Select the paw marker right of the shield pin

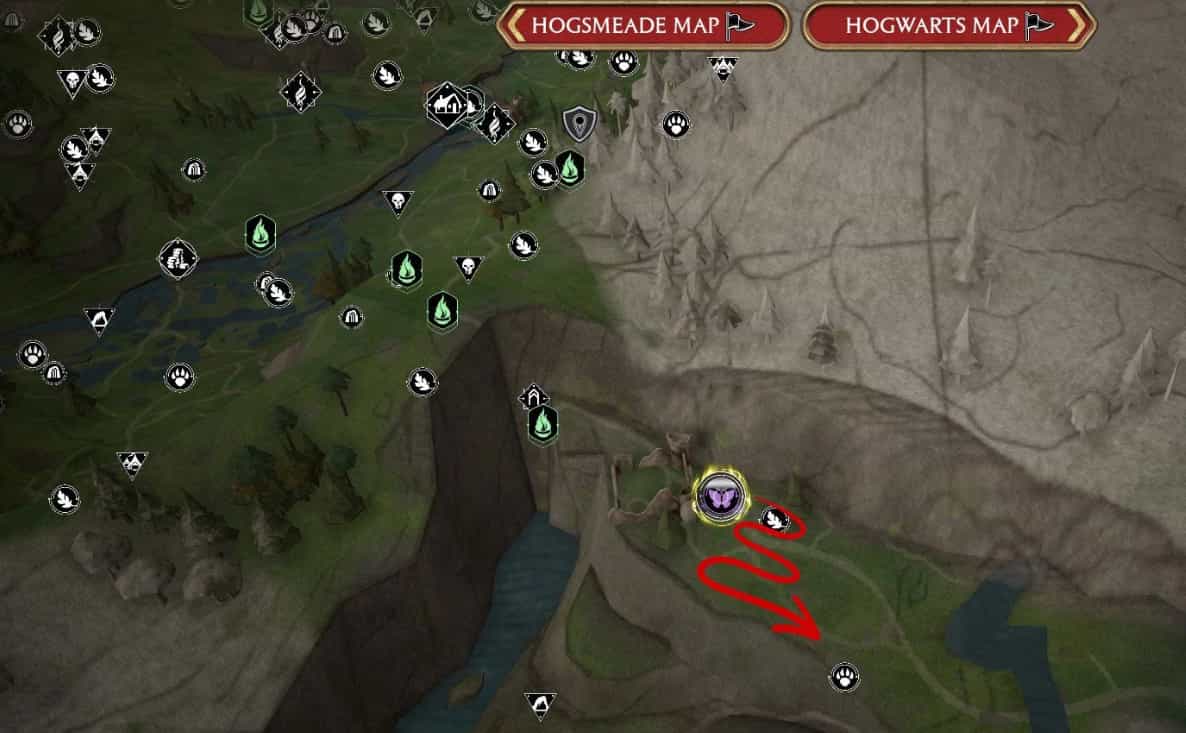[x=675, y=124]
